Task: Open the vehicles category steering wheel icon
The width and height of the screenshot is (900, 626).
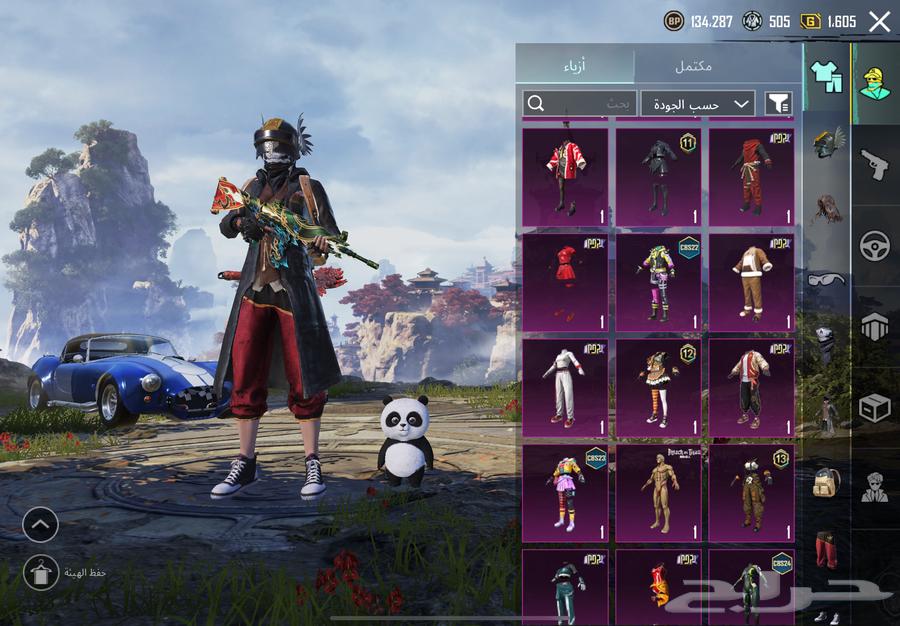Action: 875,245
